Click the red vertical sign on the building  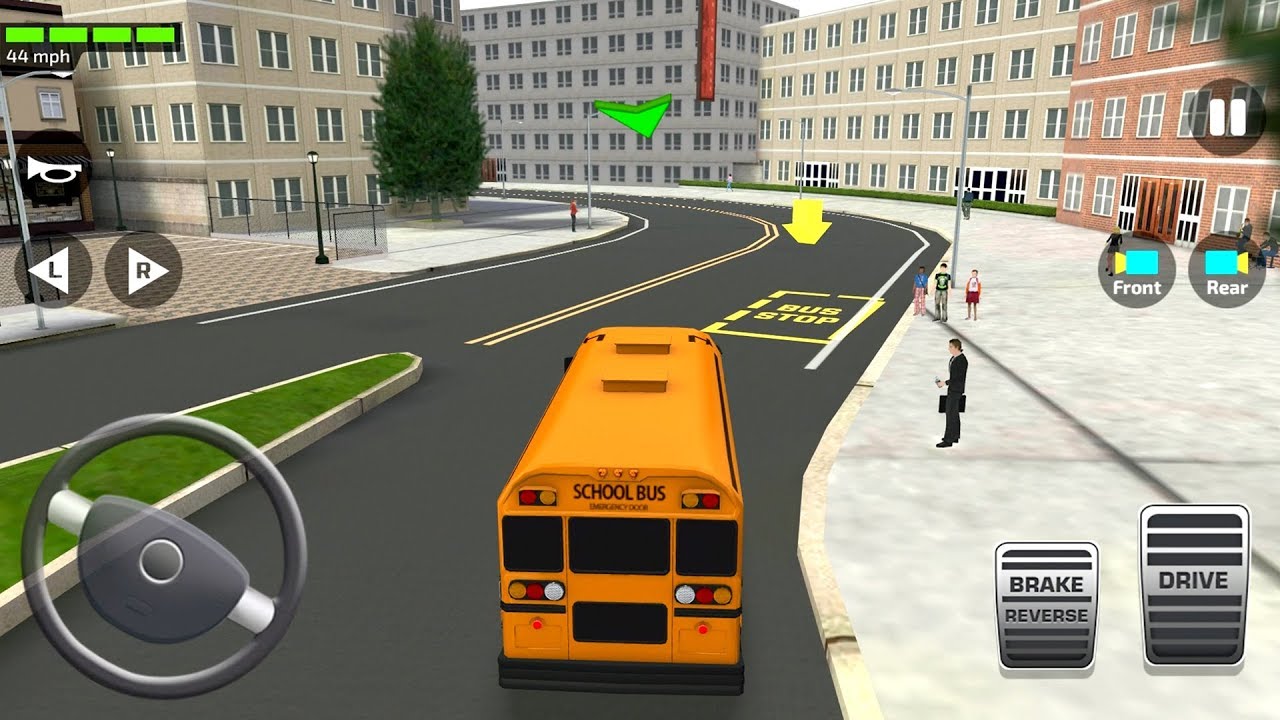pyautogui.click(x=706, y=50)
